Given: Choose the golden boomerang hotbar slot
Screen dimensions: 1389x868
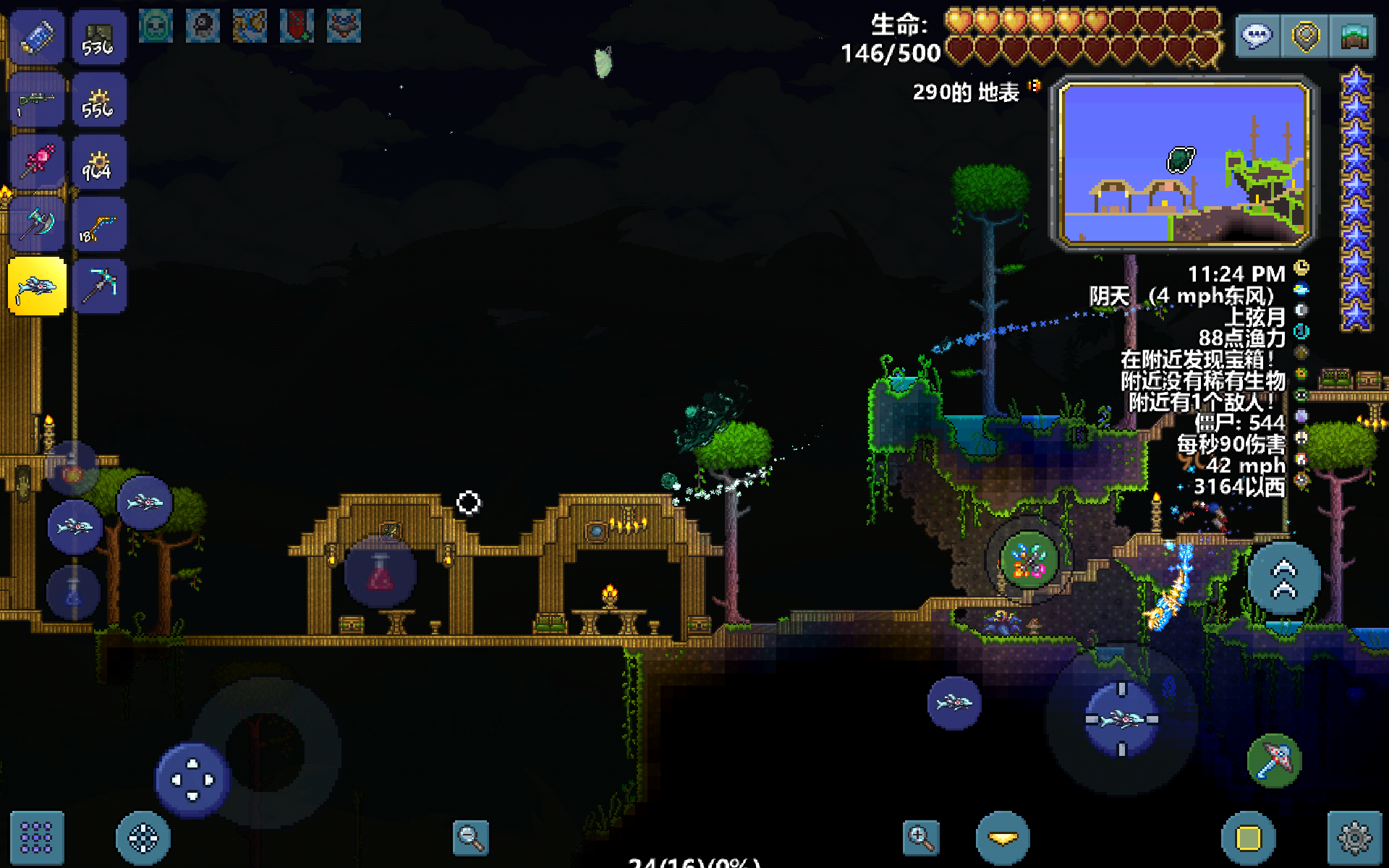Looking at the screenshot, I should pos(99,225).
